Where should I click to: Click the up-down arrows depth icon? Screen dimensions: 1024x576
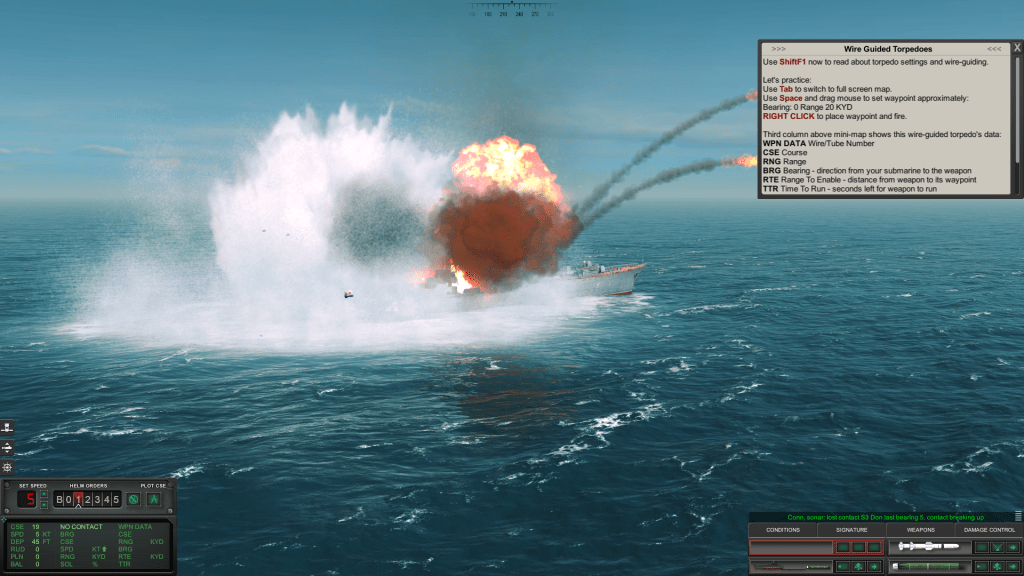click(8, 447)
